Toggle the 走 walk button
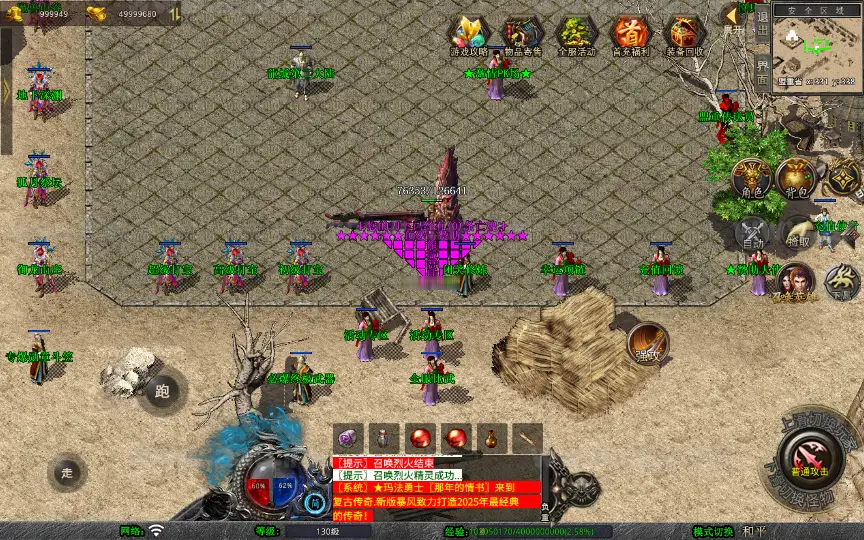The width and height of the screenshot is (864, 540). pyautogui.click(x=67, y=471)
